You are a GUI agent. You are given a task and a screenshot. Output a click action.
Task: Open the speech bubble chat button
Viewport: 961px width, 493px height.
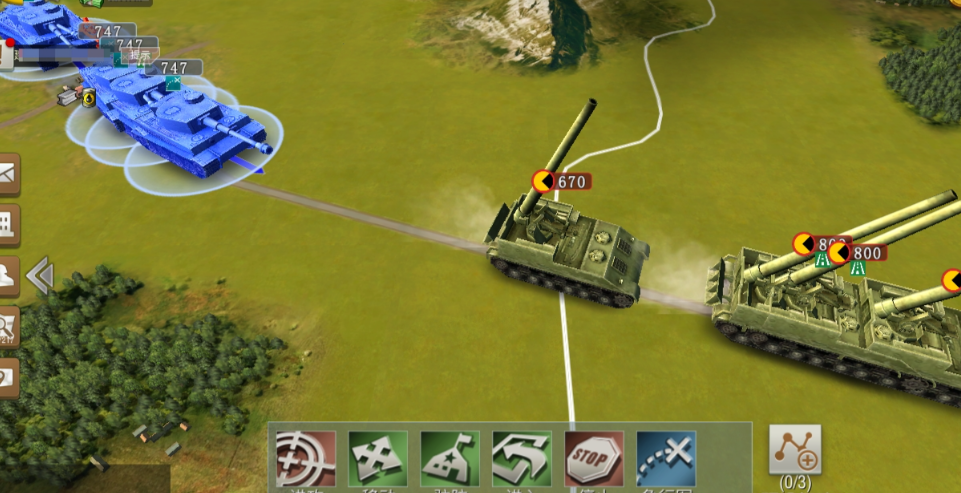[8, 377]
